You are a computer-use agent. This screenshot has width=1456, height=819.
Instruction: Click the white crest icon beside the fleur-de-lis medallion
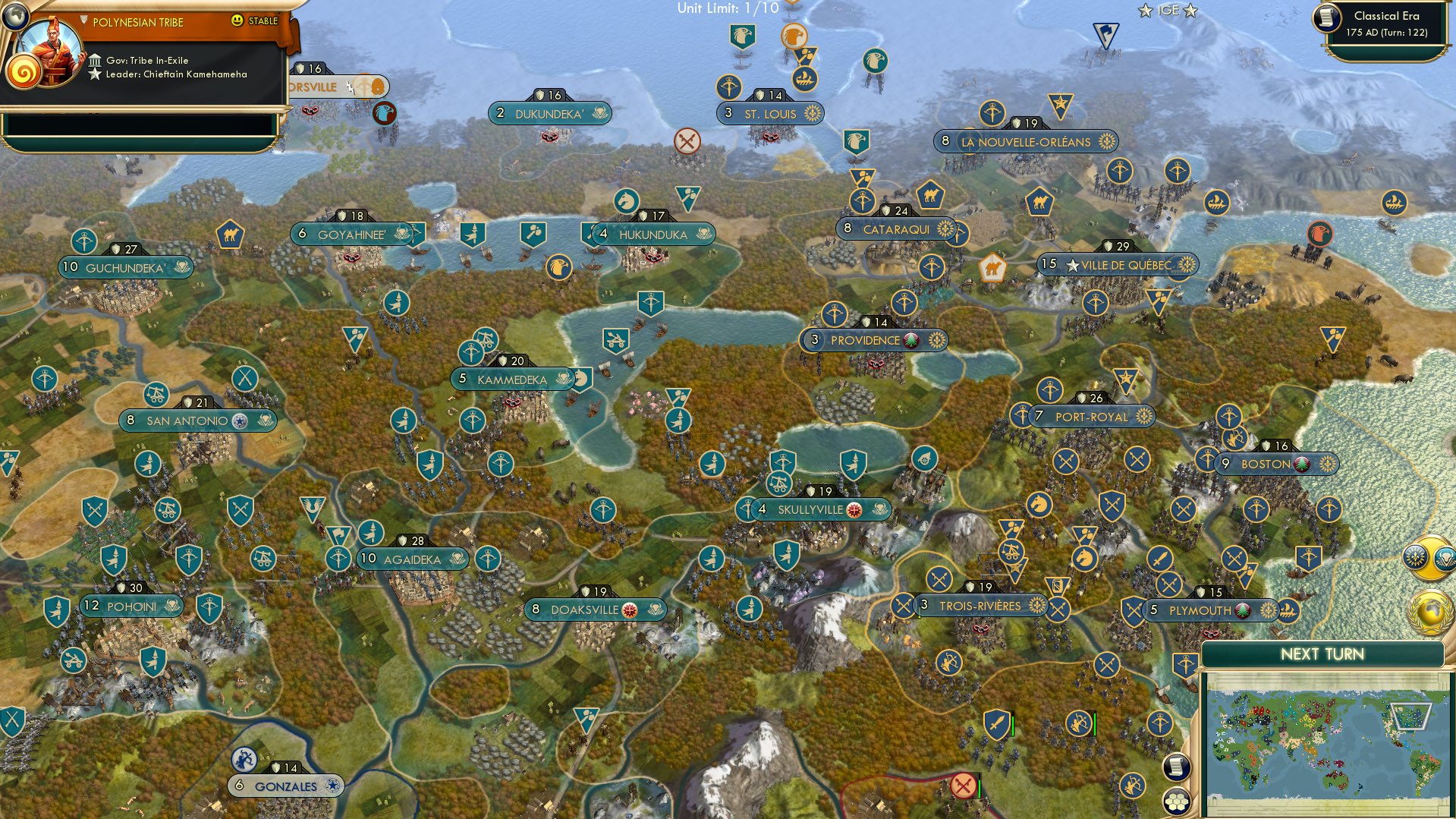tap(1445, 559)
